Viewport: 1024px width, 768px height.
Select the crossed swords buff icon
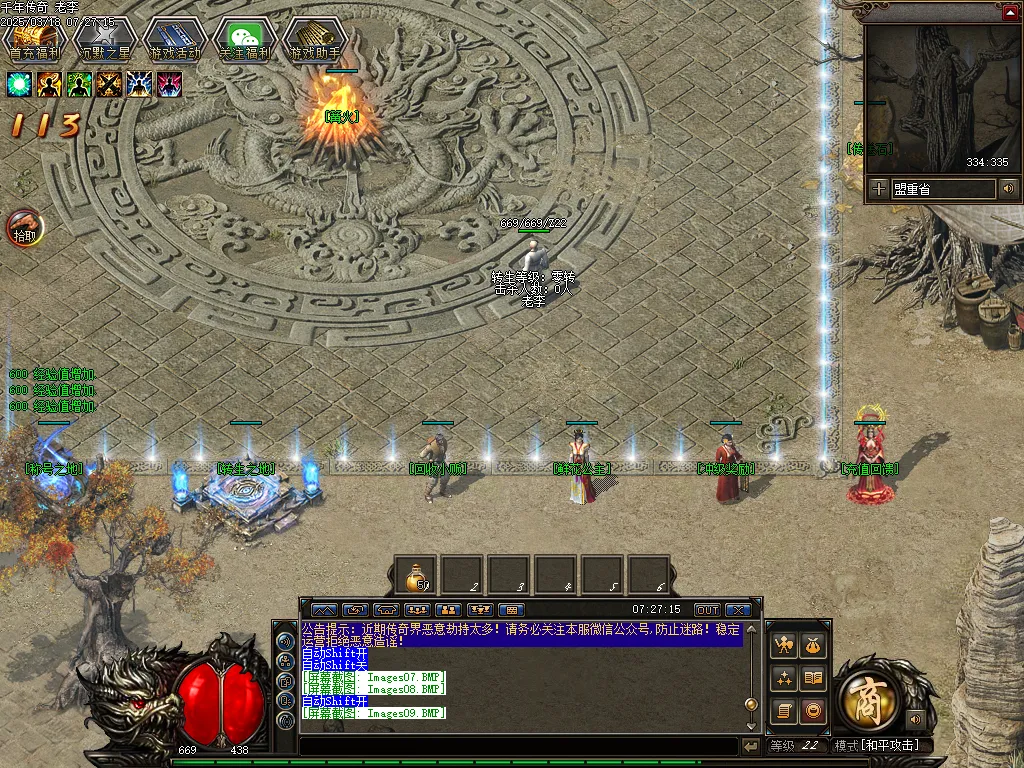[x=109, y=85]
